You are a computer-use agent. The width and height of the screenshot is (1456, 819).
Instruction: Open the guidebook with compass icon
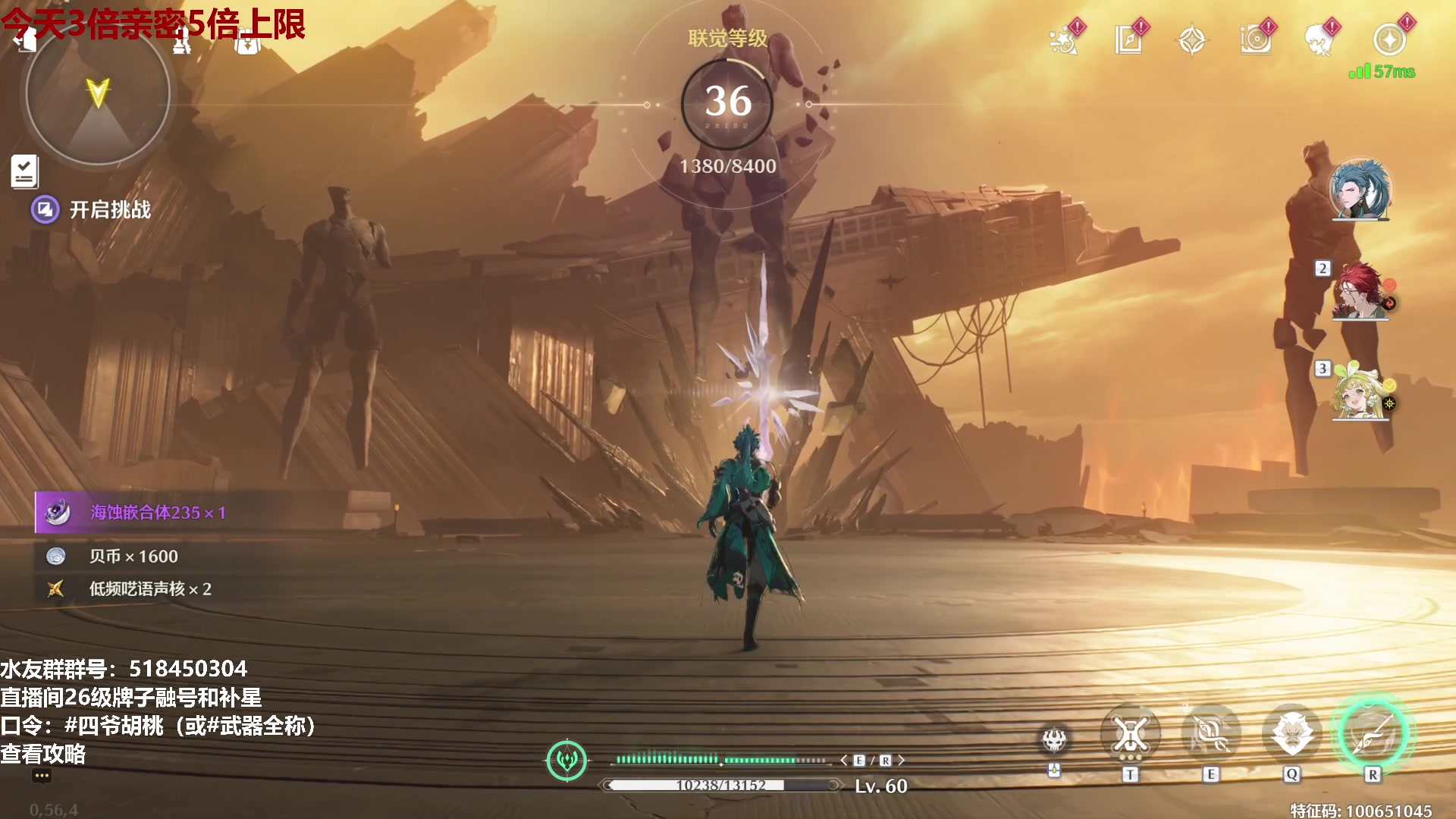tap(1128, 40)
